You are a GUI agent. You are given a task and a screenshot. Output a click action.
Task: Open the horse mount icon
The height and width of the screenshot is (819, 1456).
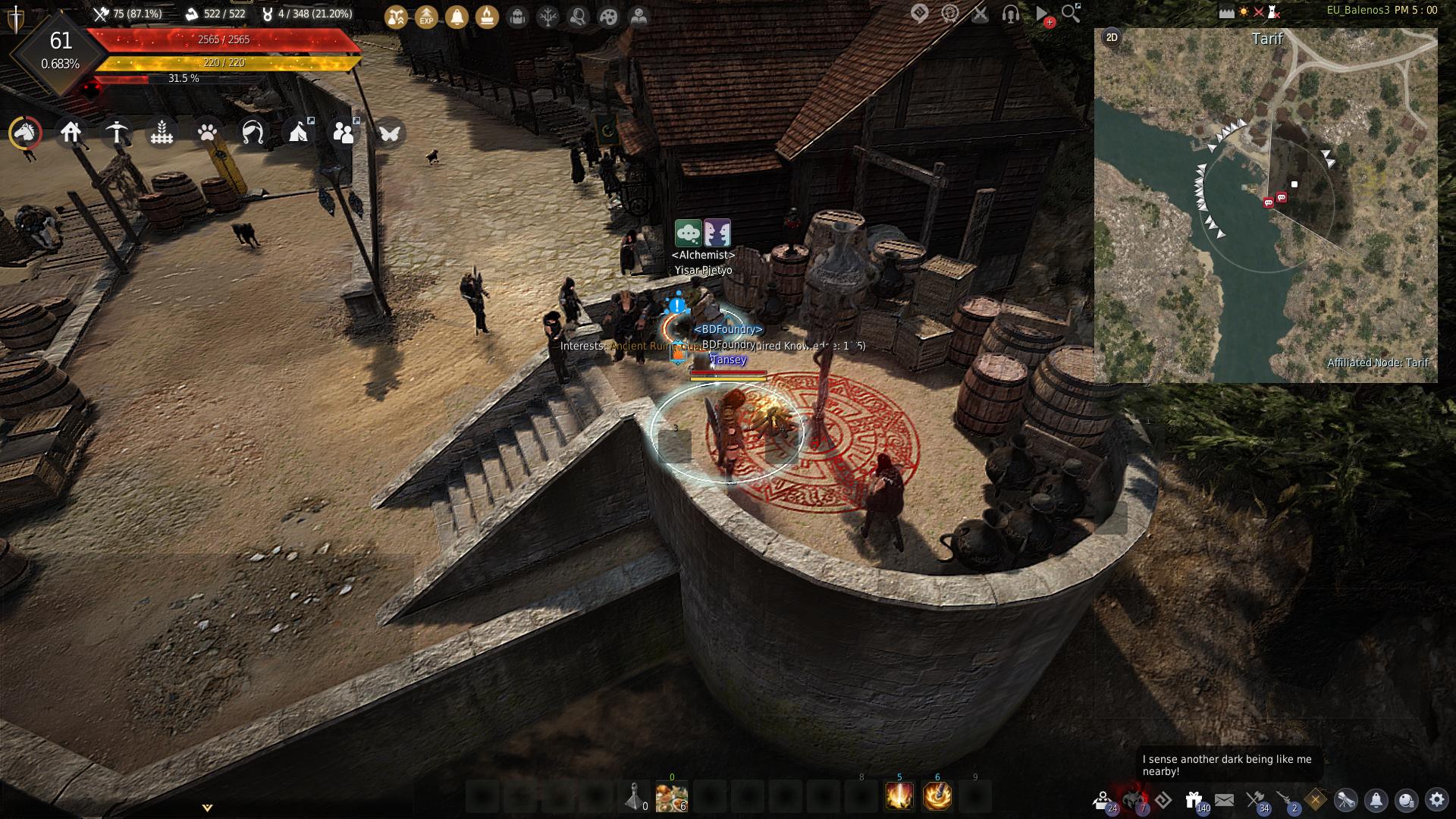25,133
